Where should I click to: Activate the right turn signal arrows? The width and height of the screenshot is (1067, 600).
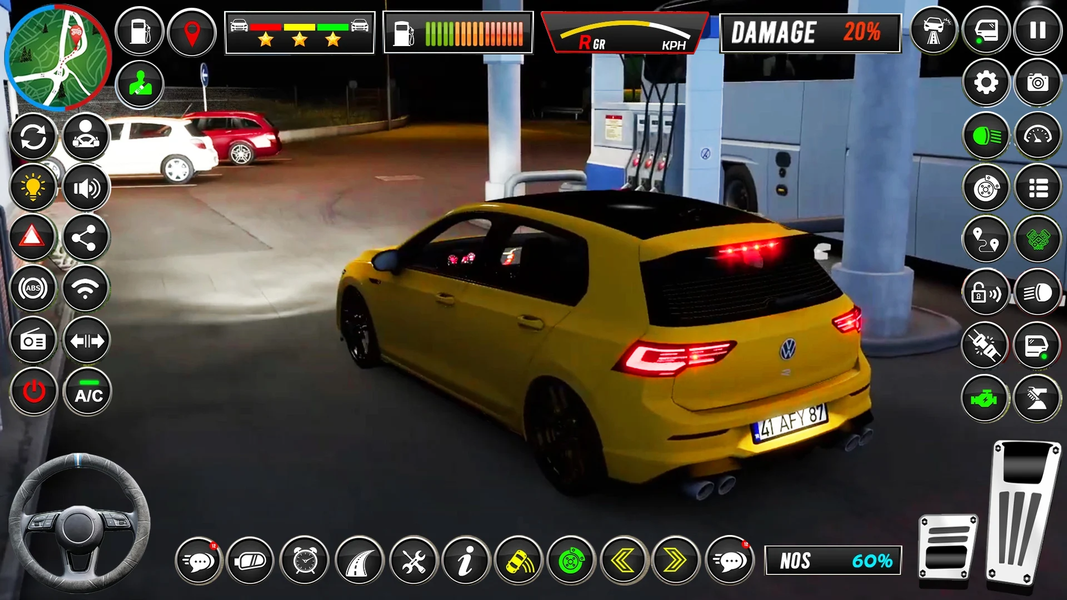point(676,560)
